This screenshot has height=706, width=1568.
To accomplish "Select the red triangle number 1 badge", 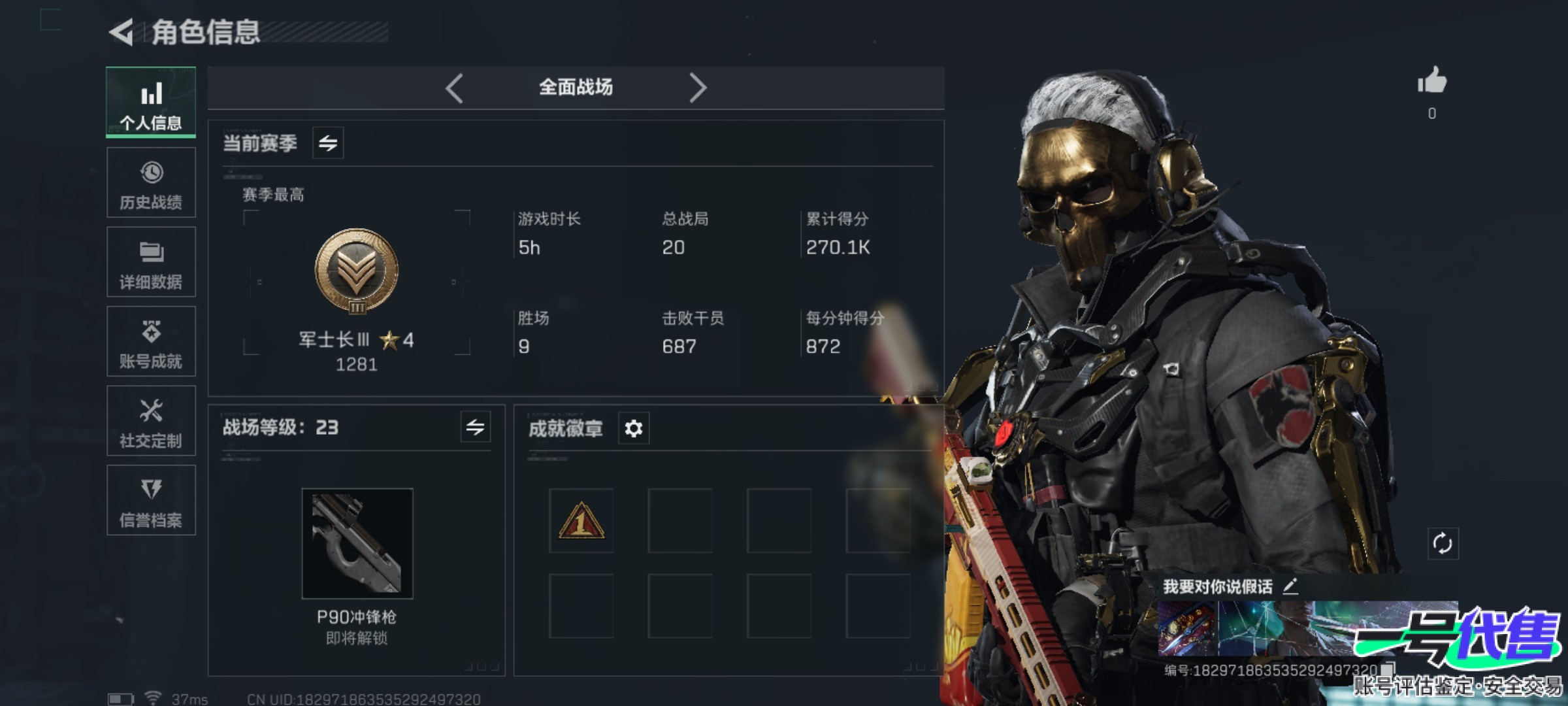I will click(581, 521).
